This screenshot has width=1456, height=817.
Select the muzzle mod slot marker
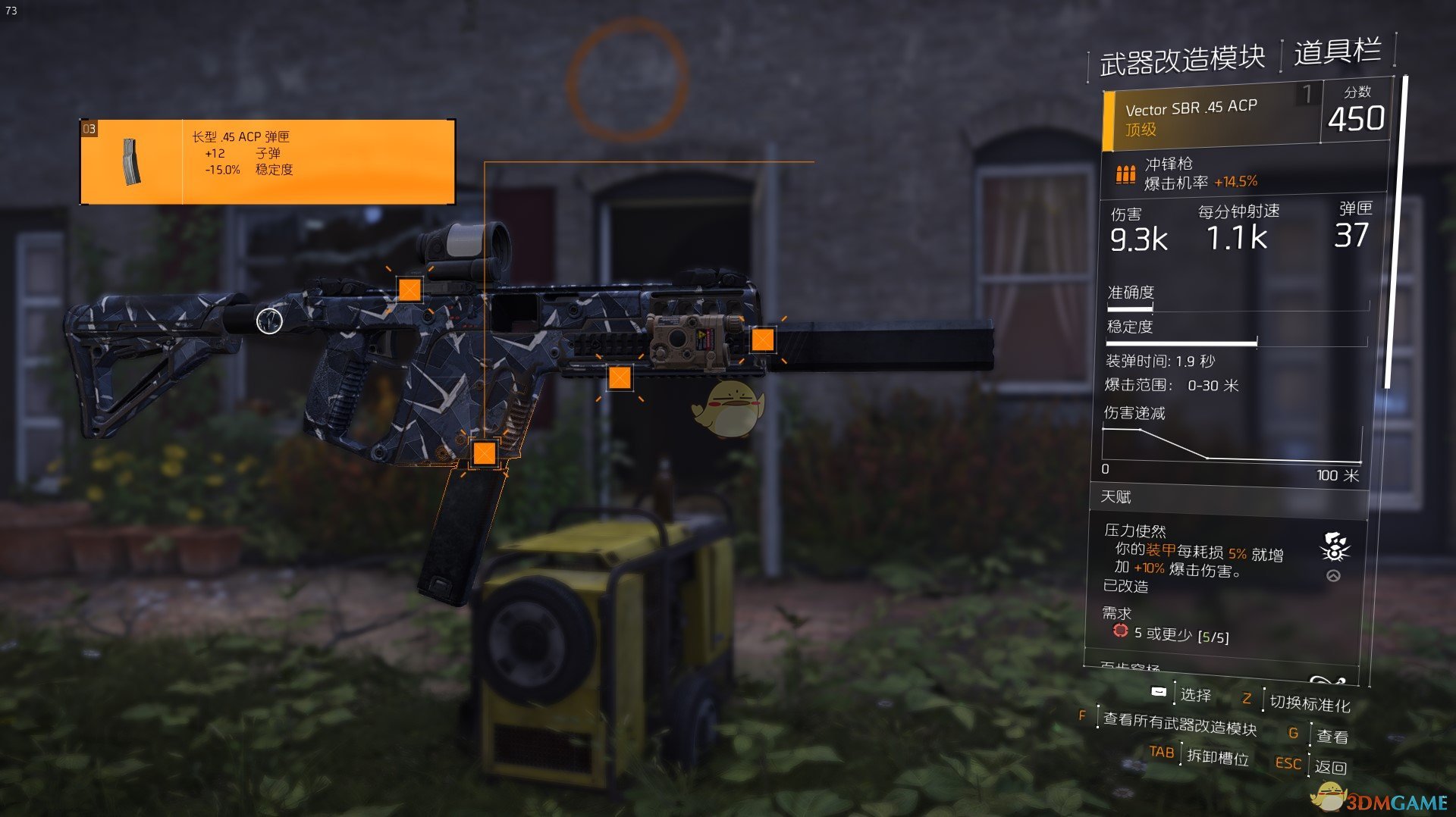(x=762, y=340)
